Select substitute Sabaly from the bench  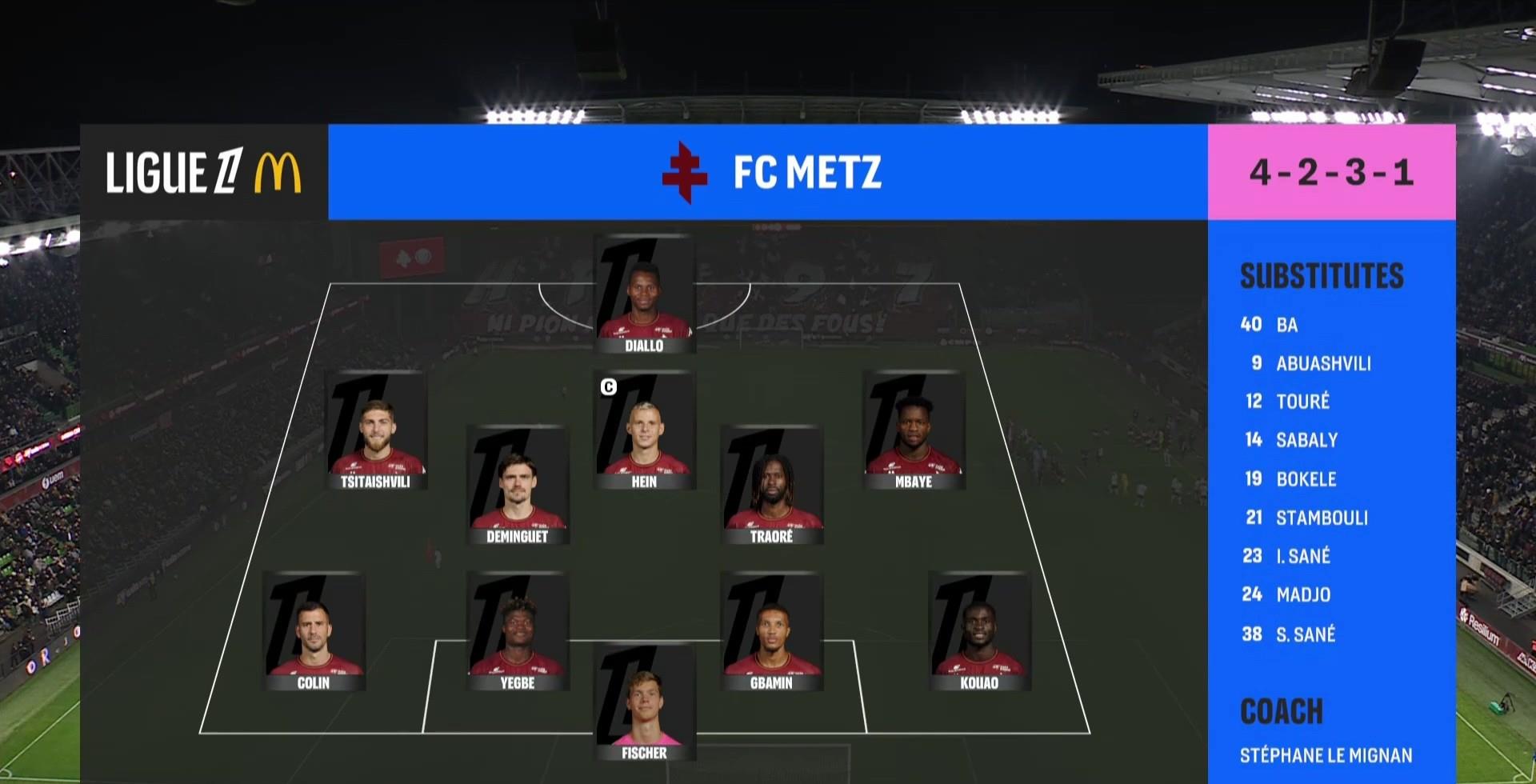click(x=1306, y=440)
